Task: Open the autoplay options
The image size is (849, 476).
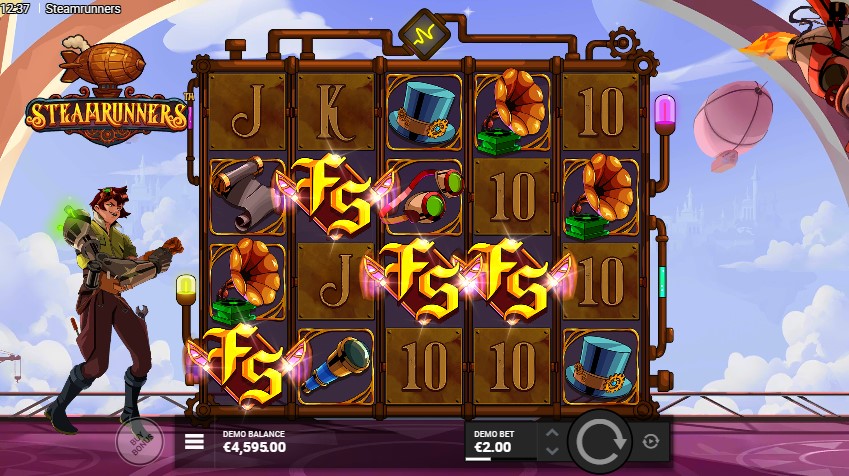Action: tap(651, 441)
